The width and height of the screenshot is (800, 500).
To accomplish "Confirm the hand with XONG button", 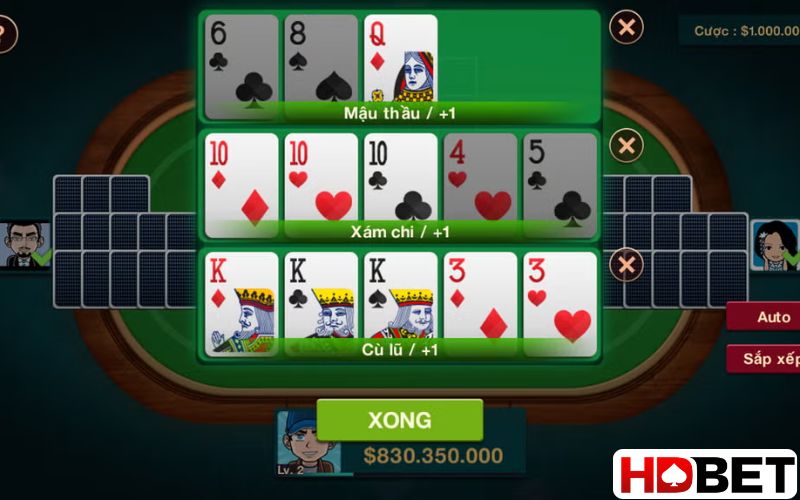I will tap(399, 420).
